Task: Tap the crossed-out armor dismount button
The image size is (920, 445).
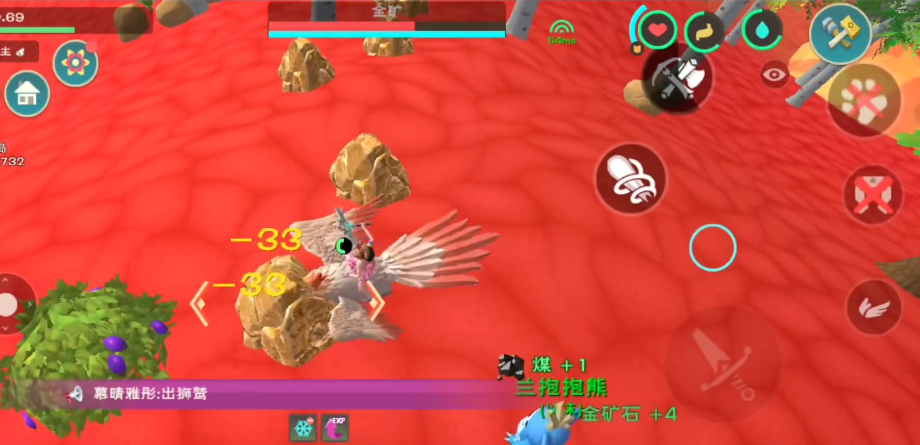Action: coord(873,194)
